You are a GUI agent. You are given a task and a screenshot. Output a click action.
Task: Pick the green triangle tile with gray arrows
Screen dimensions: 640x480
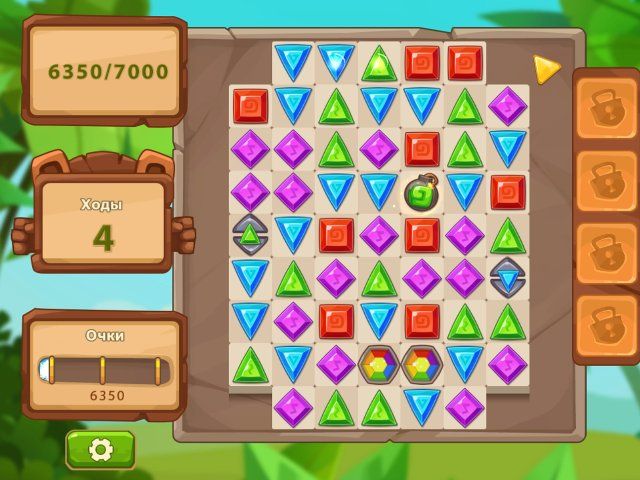(250, 235)
